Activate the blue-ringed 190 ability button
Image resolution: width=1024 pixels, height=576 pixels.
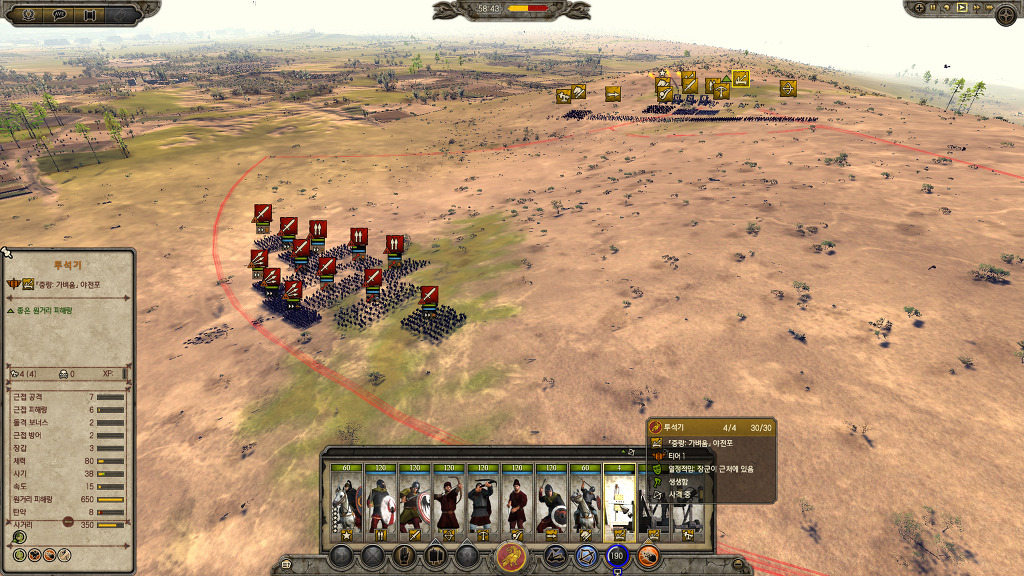[616, 557]
